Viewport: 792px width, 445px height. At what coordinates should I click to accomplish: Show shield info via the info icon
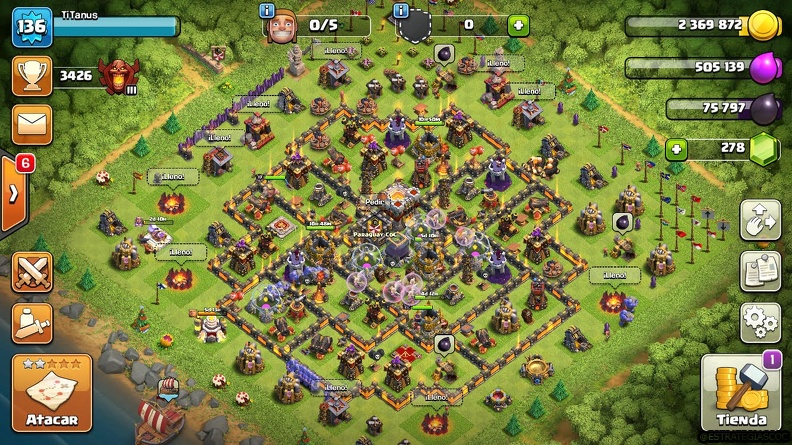coord(402,11)
